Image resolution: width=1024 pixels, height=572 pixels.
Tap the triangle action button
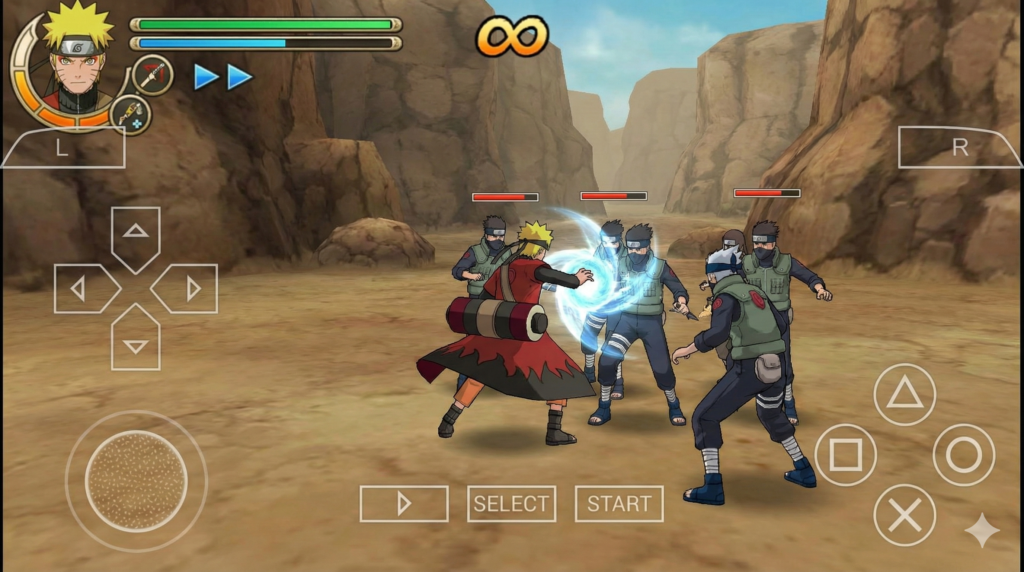pos(905,394)
